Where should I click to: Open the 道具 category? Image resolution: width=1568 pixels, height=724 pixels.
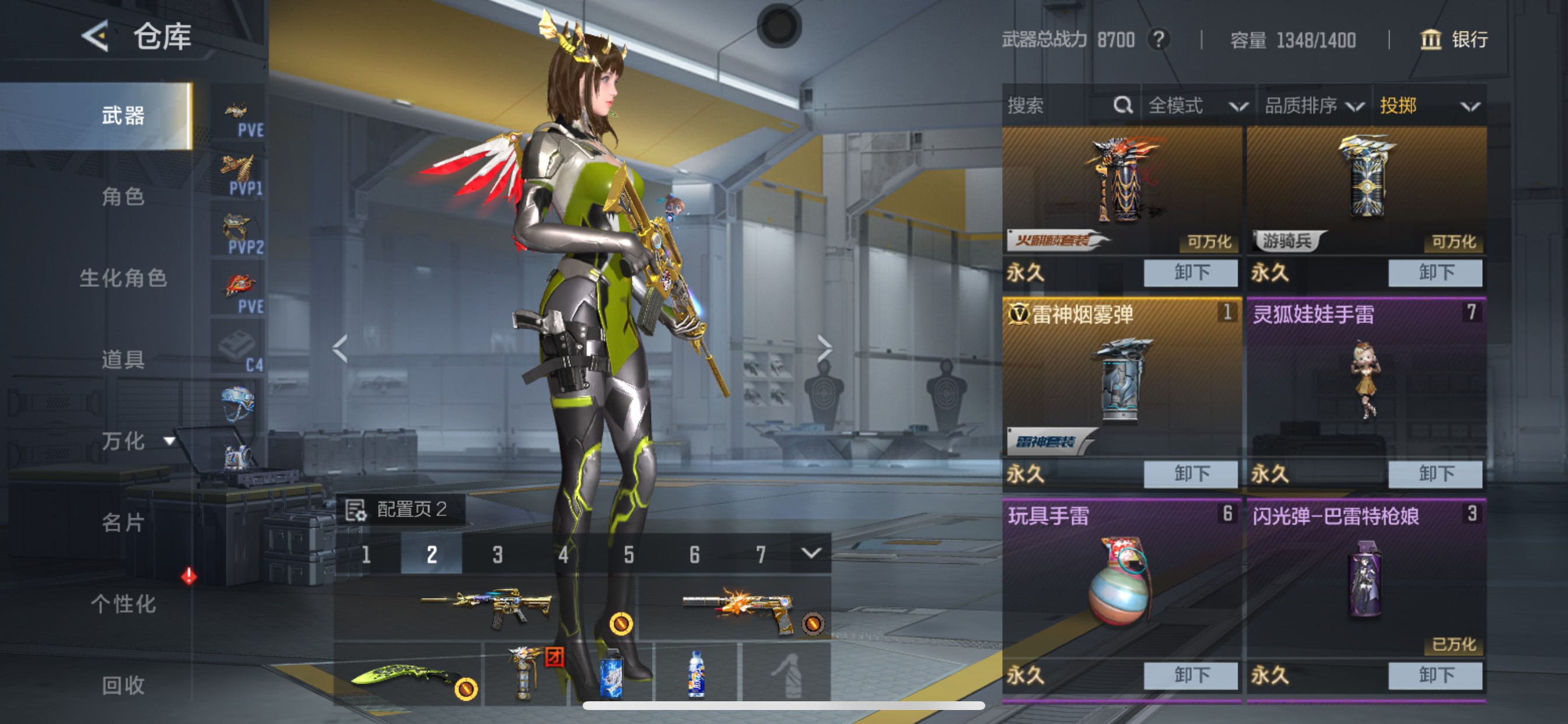tap(122, 360)
